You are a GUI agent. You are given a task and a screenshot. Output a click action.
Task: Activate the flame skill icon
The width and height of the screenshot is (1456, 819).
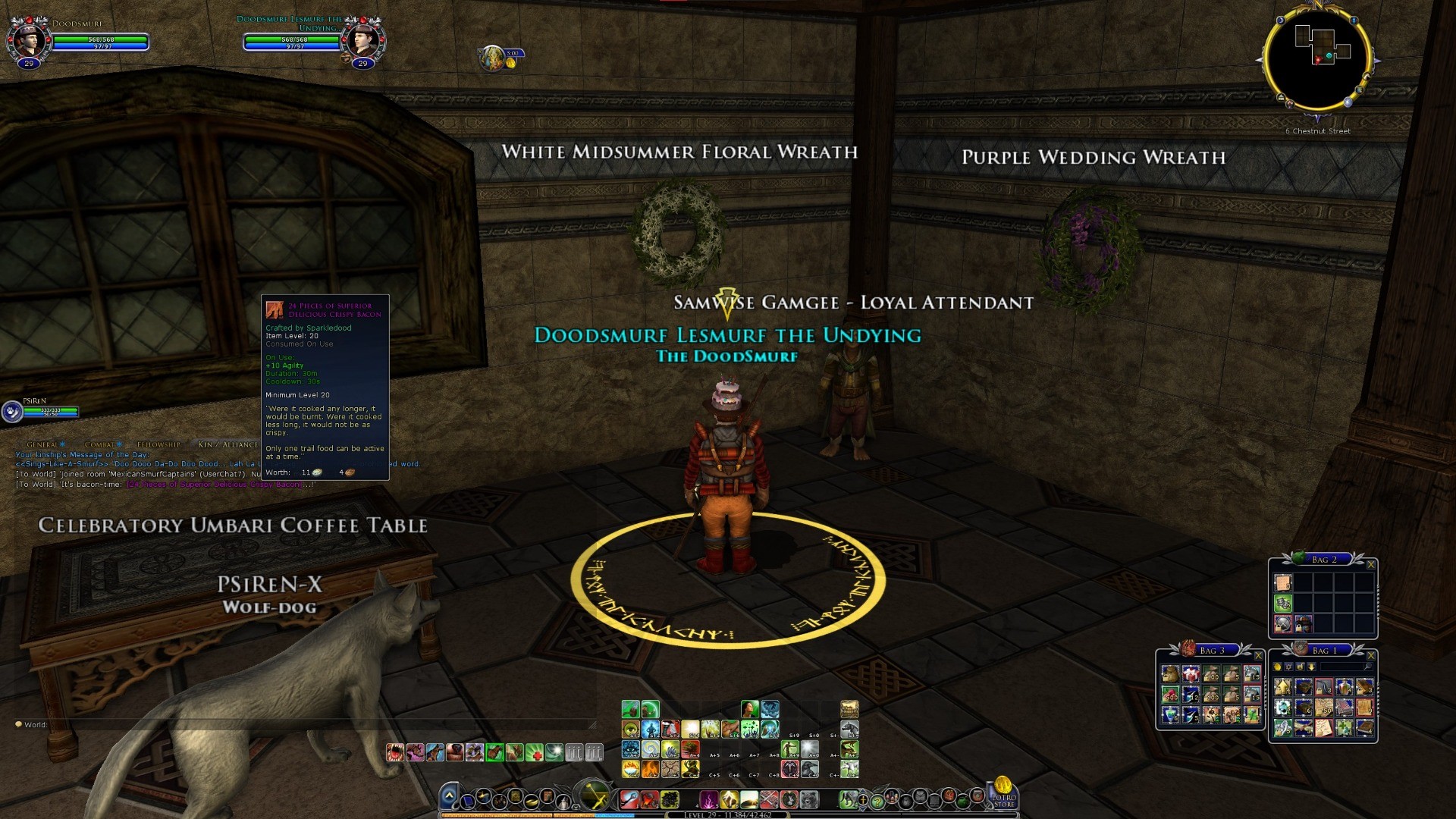pyautogui.click(x=650, y=770)
